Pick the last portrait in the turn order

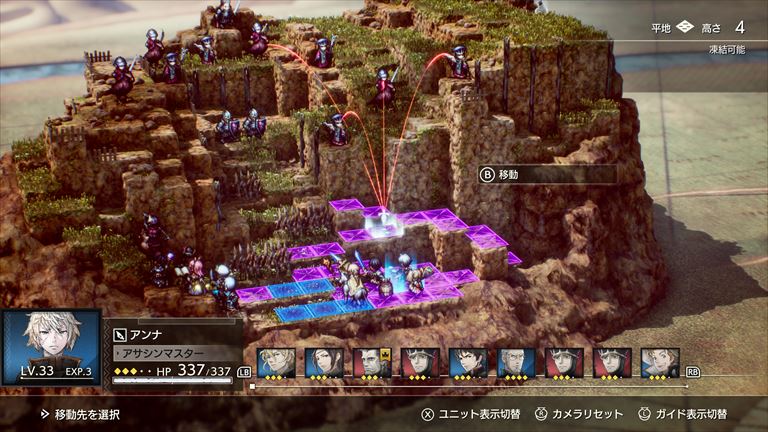(x=660, y=362)
